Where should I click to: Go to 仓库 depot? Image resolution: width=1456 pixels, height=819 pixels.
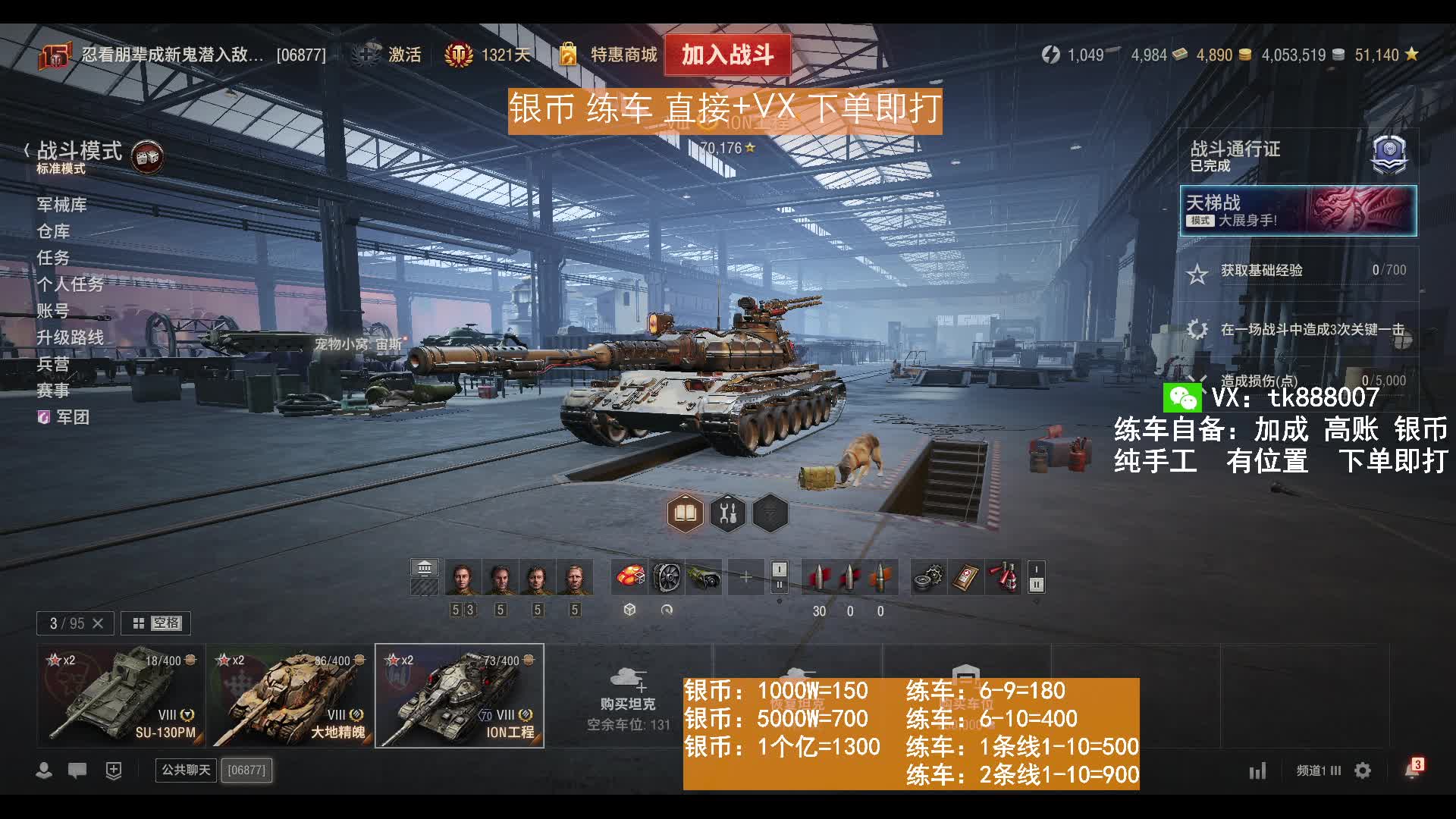53,231
